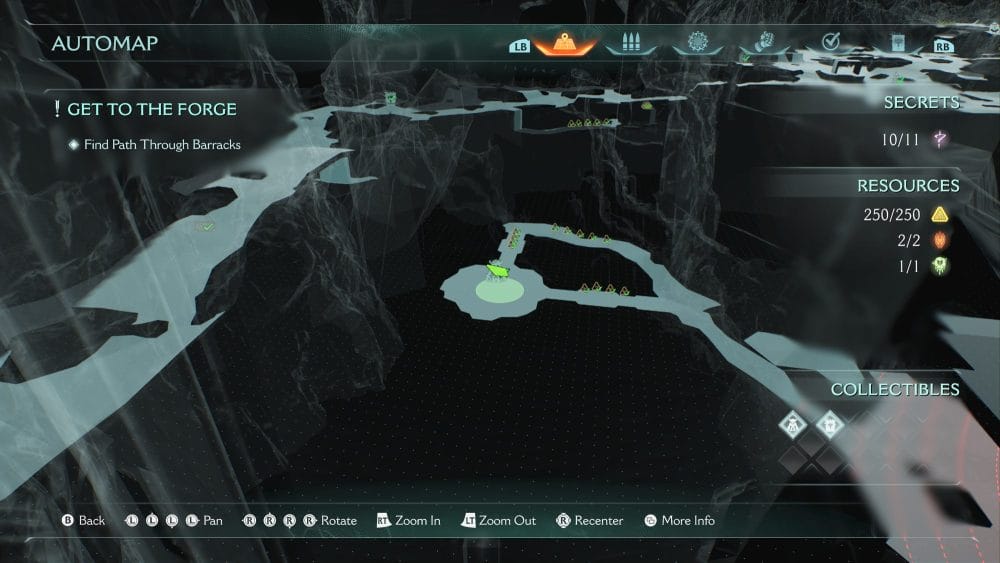This screenshot has width=1000, height=563.
Task: Switch to the armored fist tab
Action: (764, 43)
